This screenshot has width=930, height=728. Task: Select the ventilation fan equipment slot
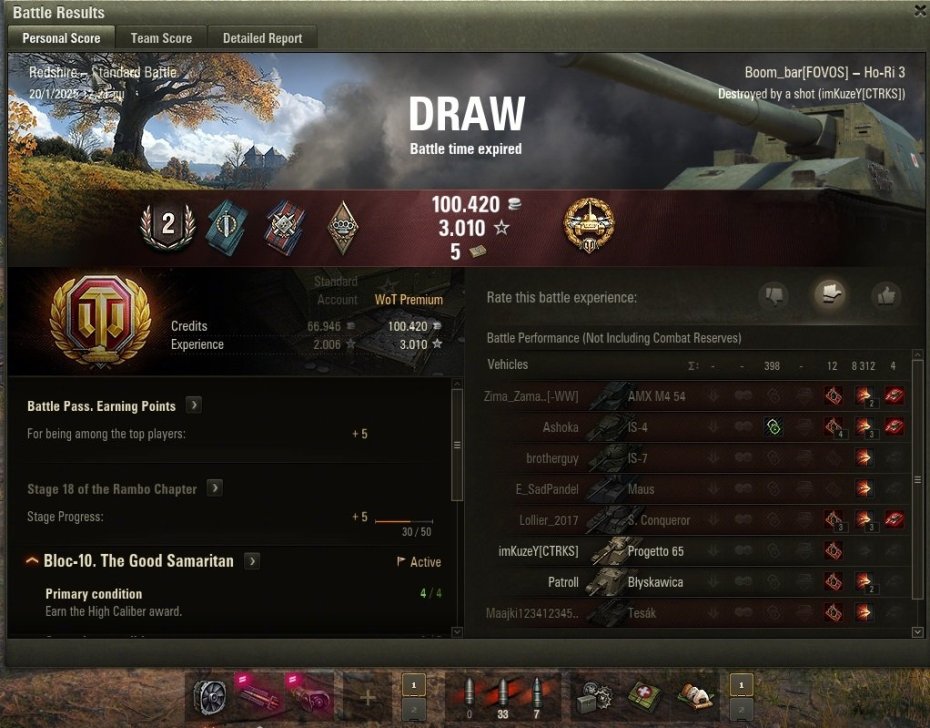pos(211,694)
